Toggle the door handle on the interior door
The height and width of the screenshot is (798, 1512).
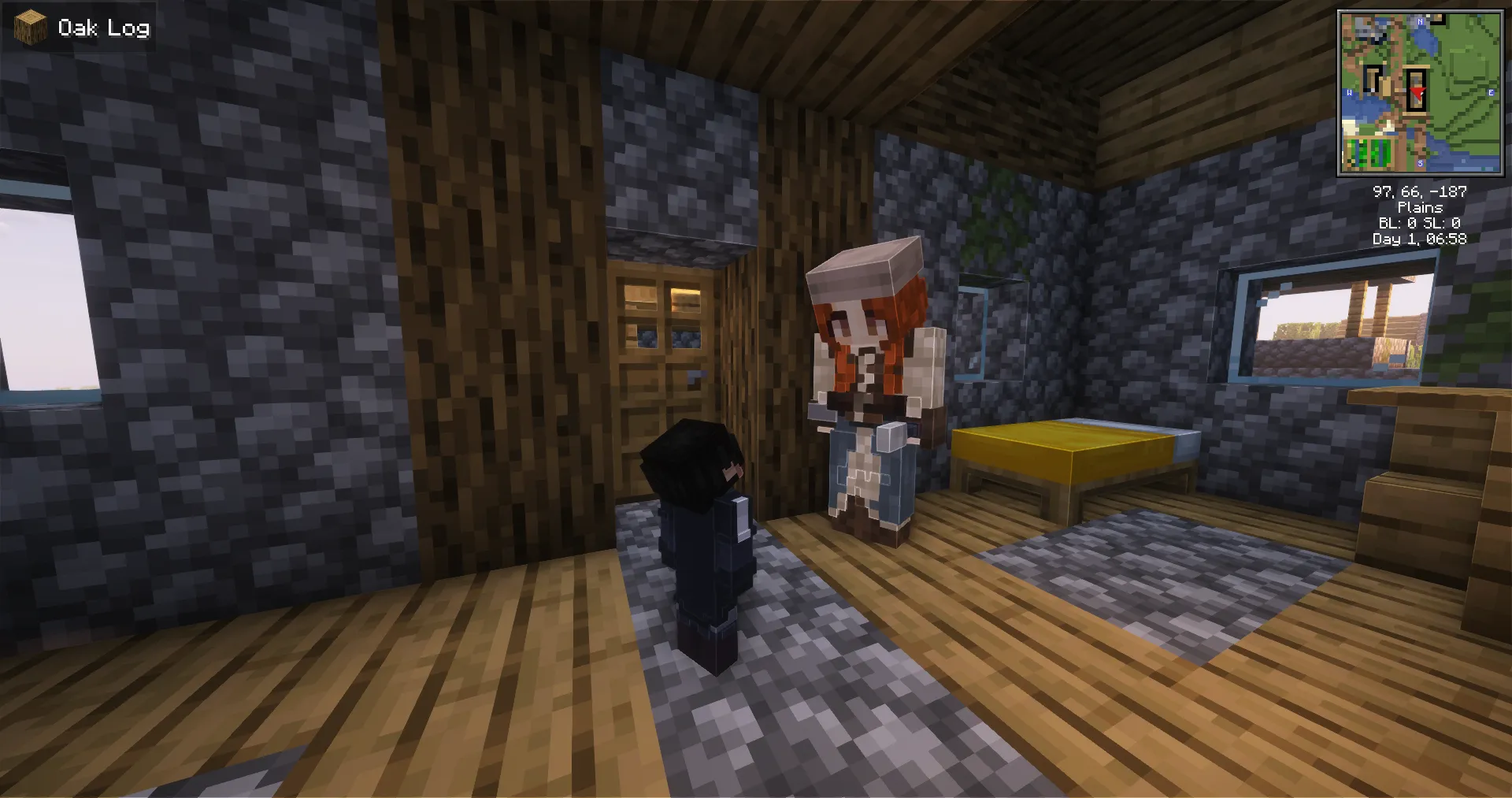[x=696, y=377]
